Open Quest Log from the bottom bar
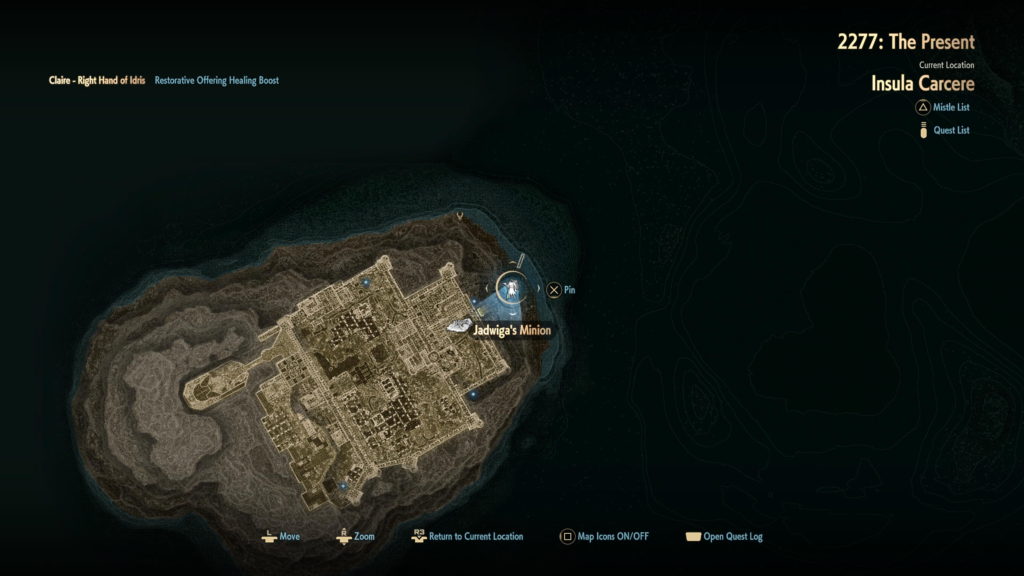The width and height of the screenshot is (1024, 576). (723, 536)
